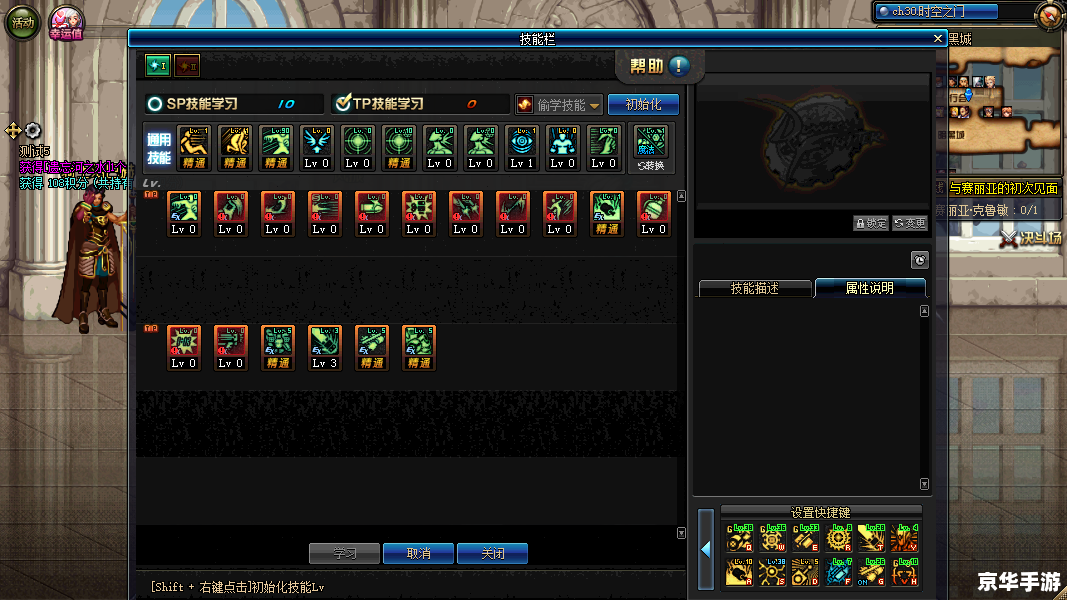Click the 变更 change button
The height and width of the screenshot is (600, 1067).
coord(910,223)
